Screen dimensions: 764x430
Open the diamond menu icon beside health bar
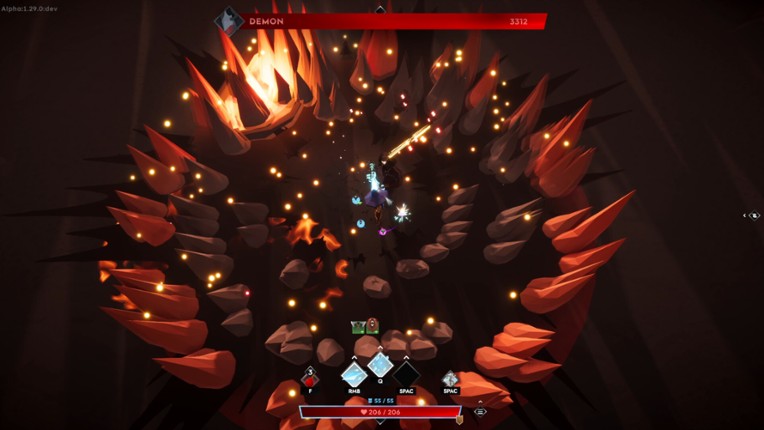480,411
